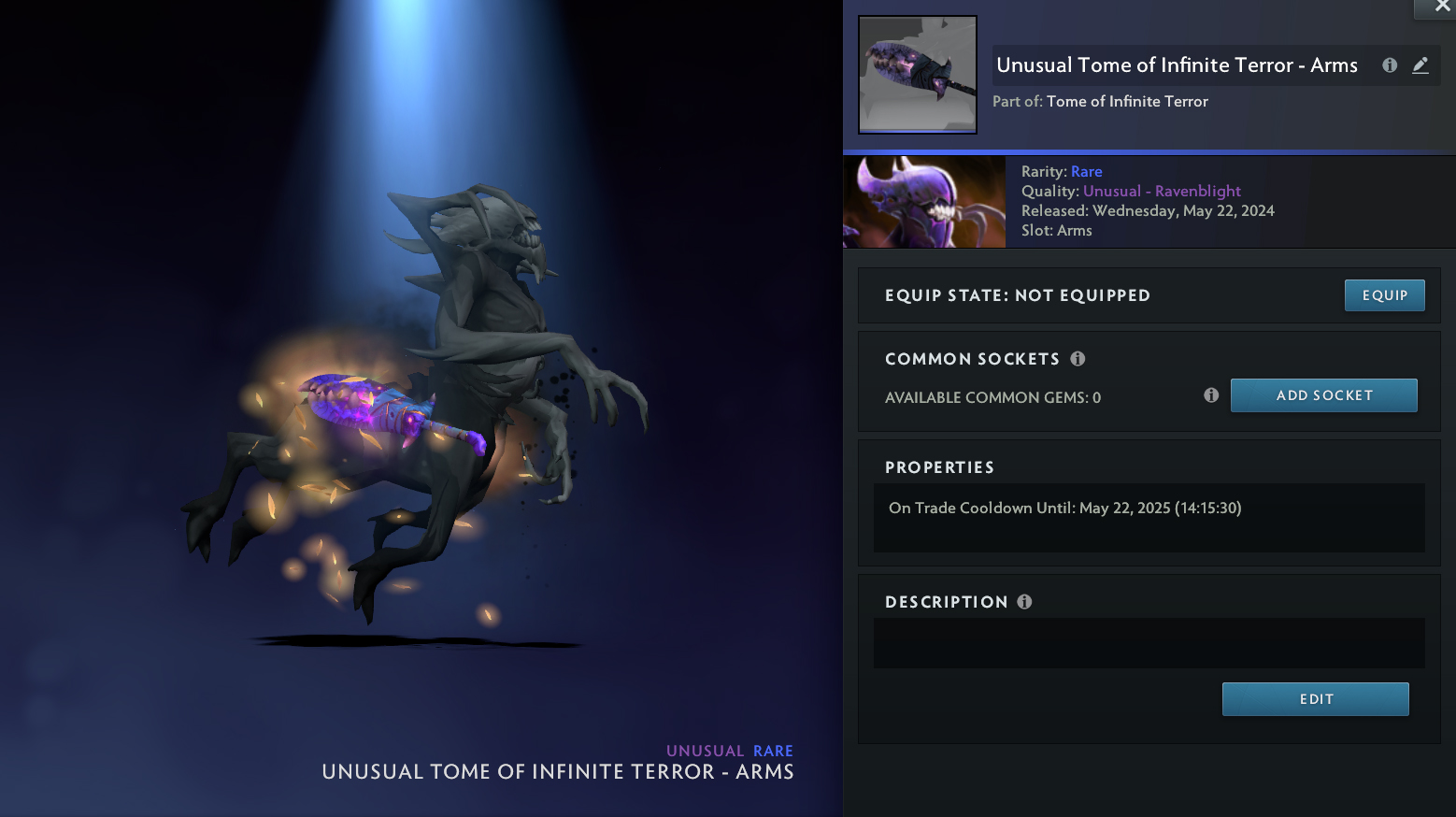Click the hero portrait thumbnail
The width and height of the screenshot is (1456, 817).
click(x=924, y=202)
